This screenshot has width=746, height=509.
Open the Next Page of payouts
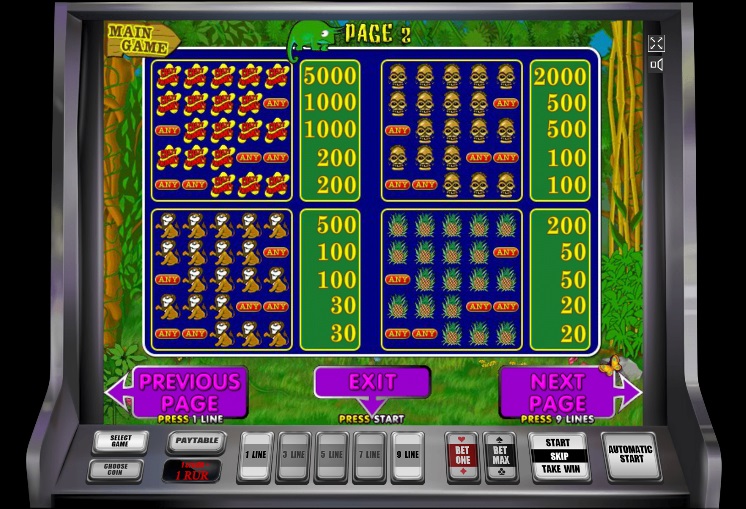click(x=560, y=390)
